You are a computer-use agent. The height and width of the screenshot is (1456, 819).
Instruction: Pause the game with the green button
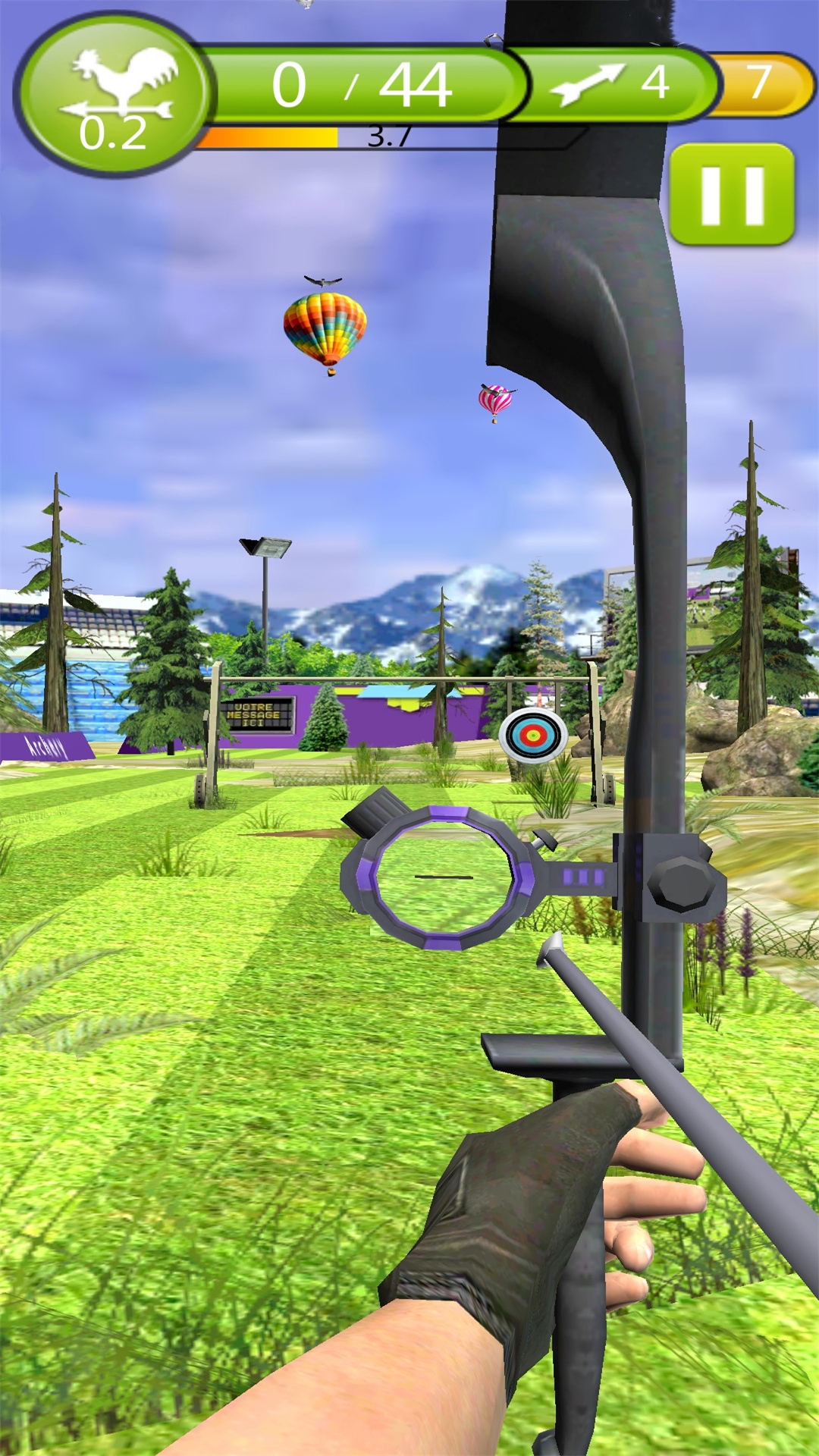coord(732,195)
